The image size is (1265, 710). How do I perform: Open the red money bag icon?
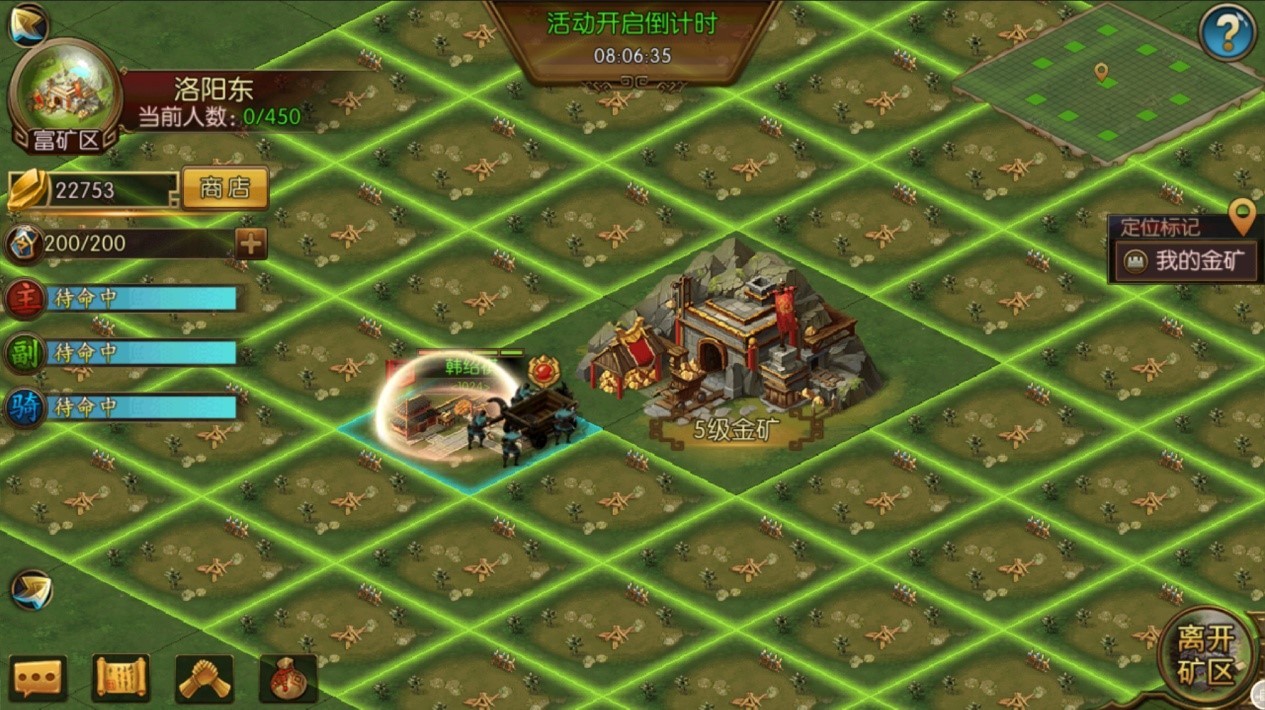[288, 679]
